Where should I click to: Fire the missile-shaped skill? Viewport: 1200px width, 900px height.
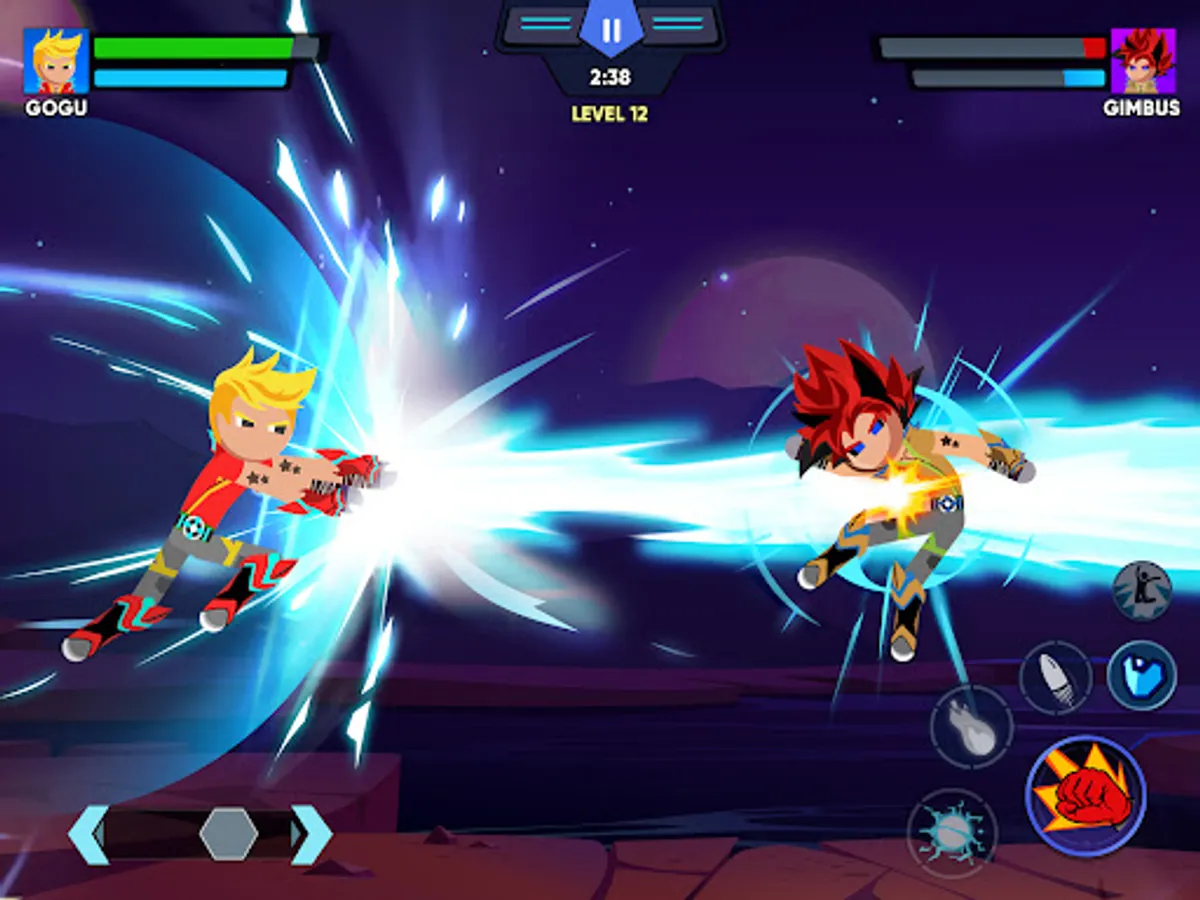[1055, 678]
